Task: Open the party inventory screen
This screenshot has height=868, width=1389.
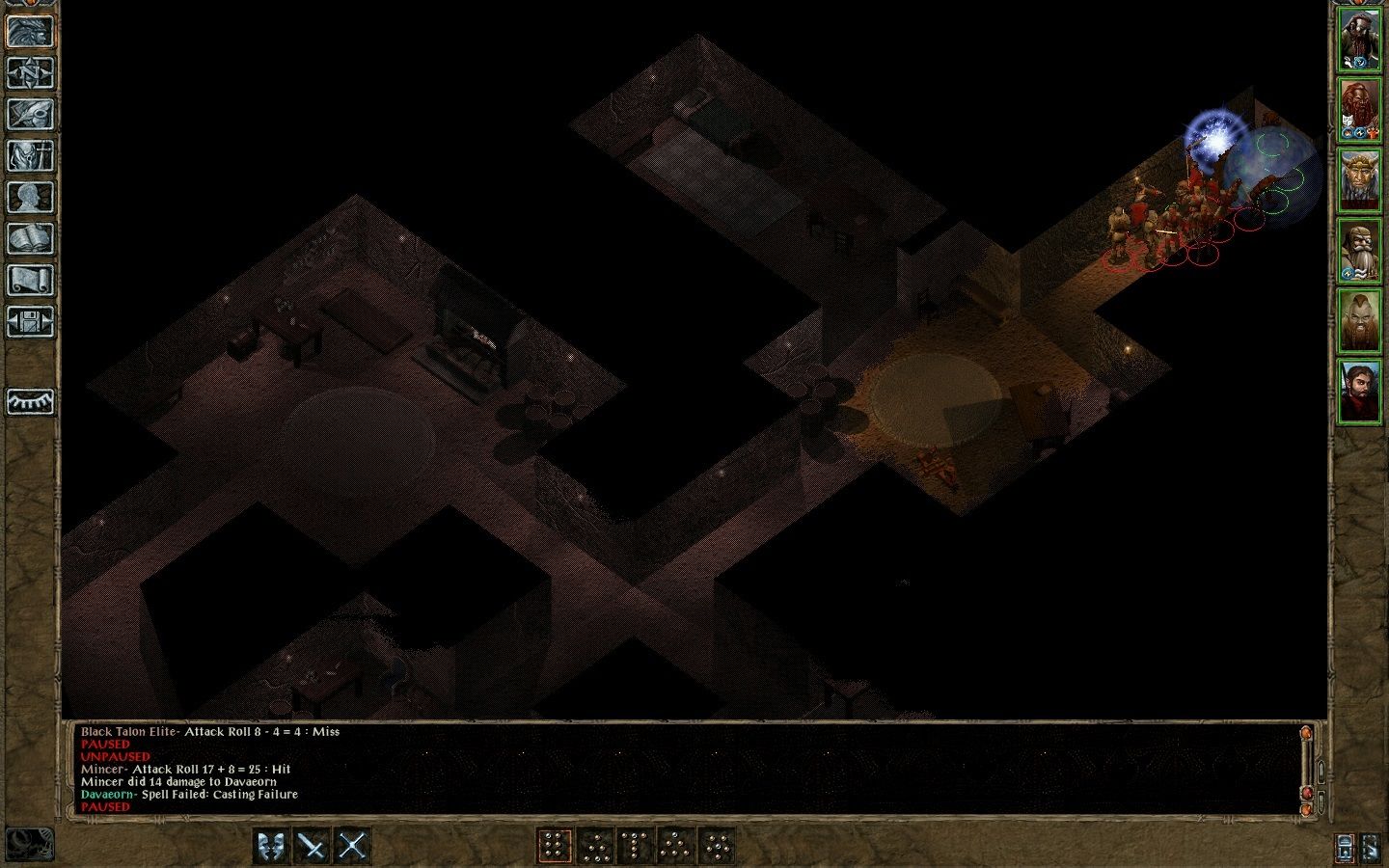Action: [x=30, y=156]
